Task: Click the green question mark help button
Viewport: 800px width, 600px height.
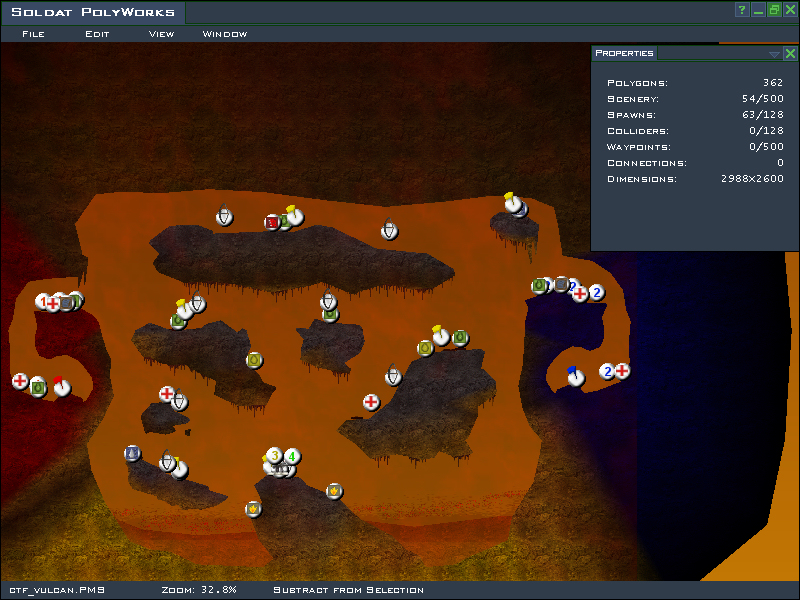Action: click(x=742, y=10)
